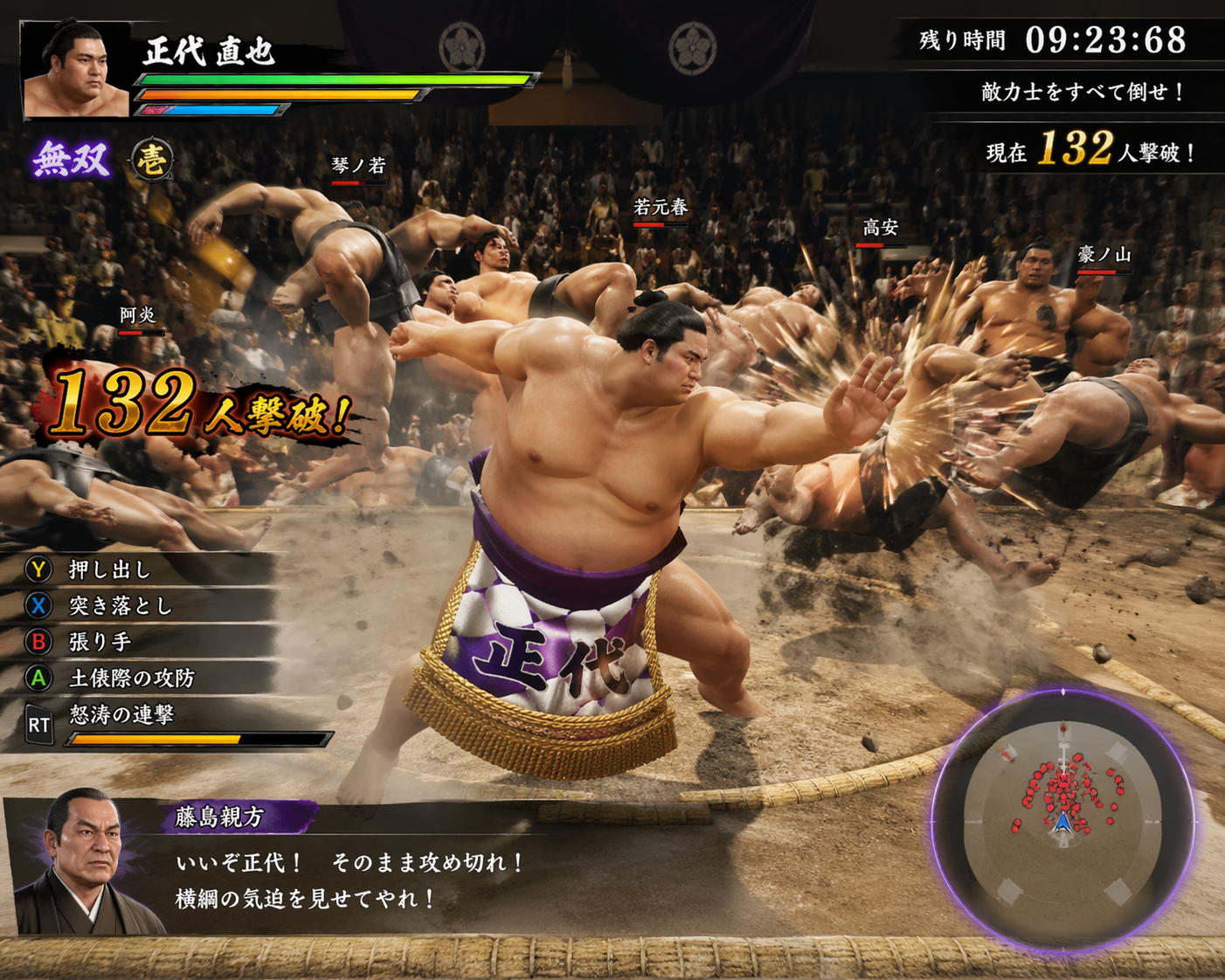Select the 押し出し move entry
1225x980 pixels.
click(x=109, y=570)
